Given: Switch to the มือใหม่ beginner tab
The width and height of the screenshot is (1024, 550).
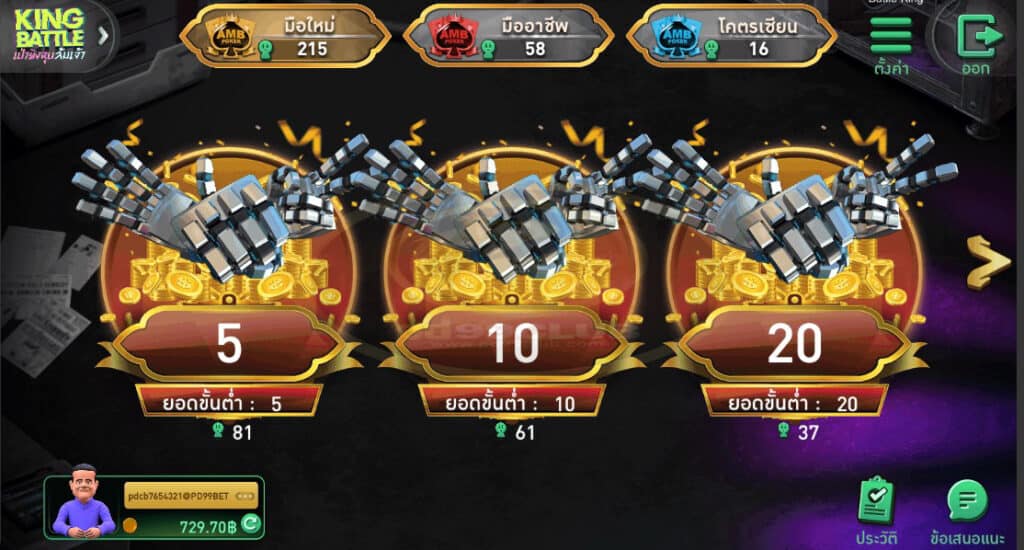Looking at the screenshot, I should point(283,36).
